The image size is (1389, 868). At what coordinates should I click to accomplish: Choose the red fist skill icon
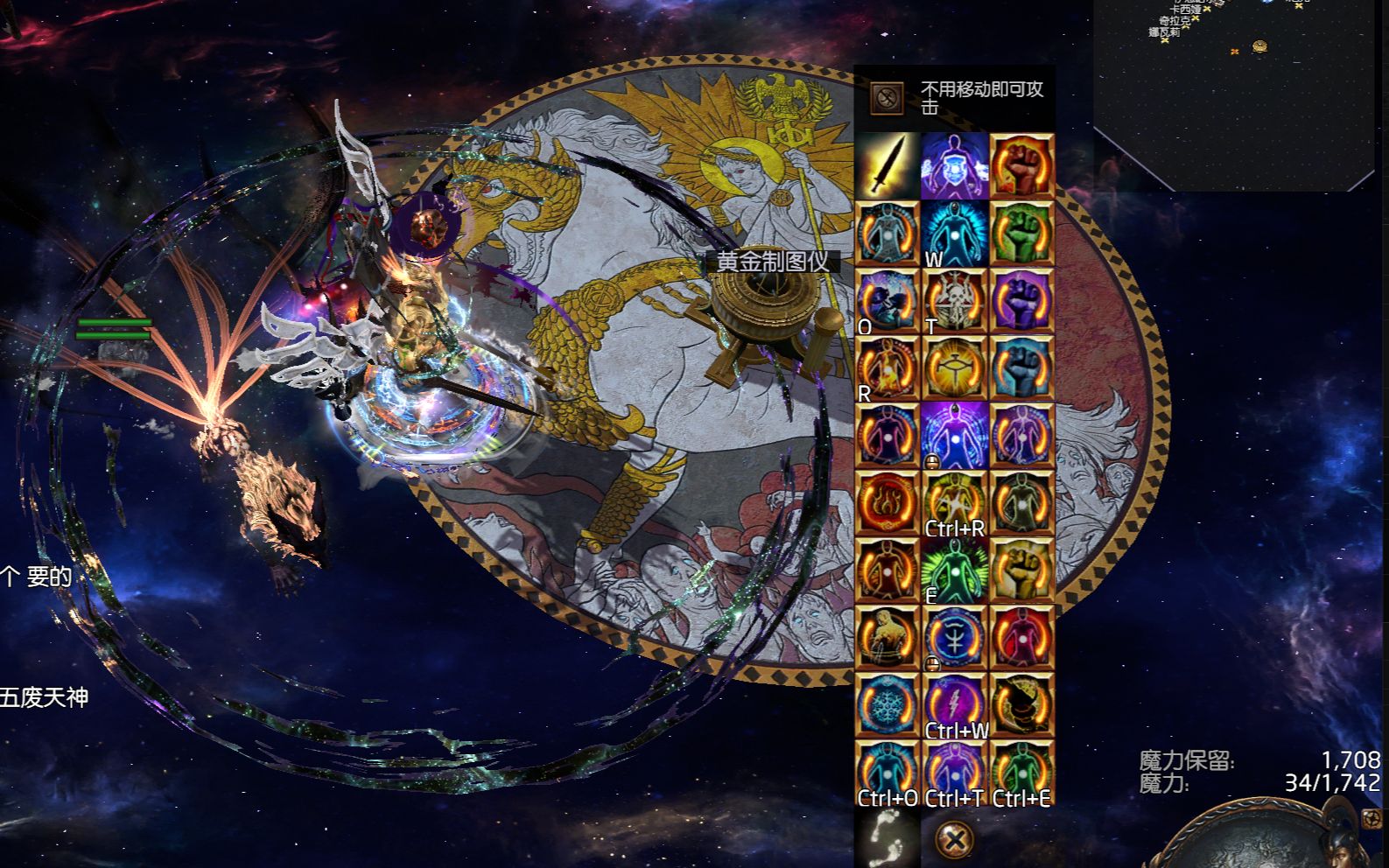(1021, 165)
